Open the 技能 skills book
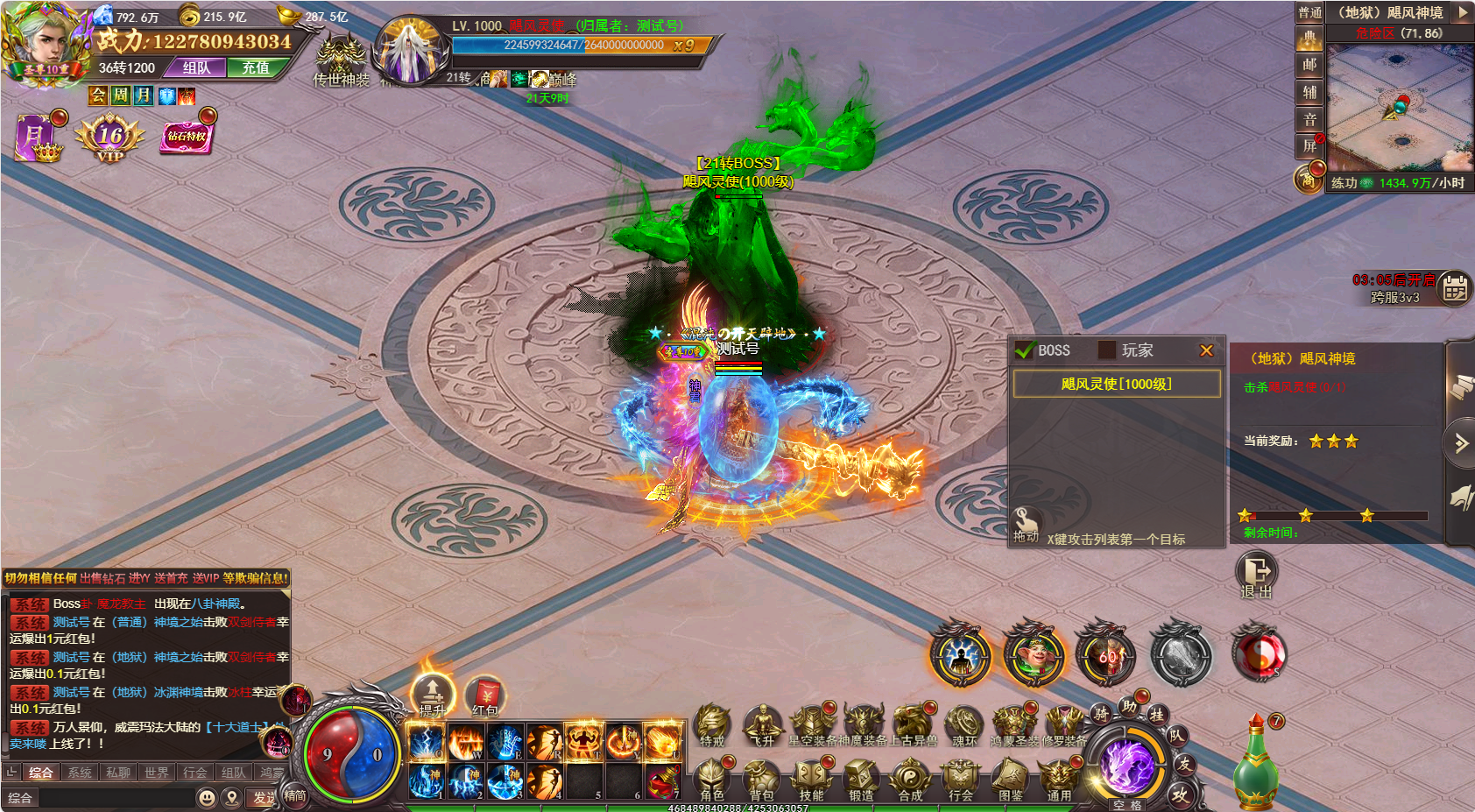Screen dimensions: 1475x812 coord(811,779)
